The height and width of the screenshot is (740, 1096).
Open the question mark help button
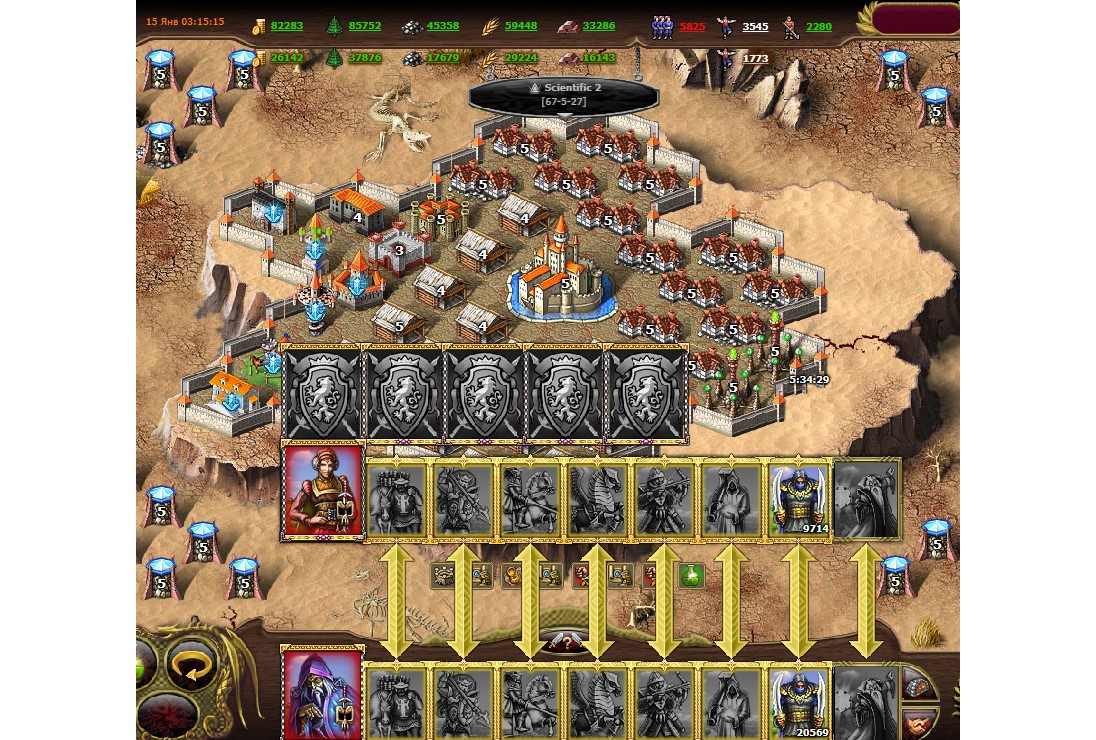(x=565, y=643)
